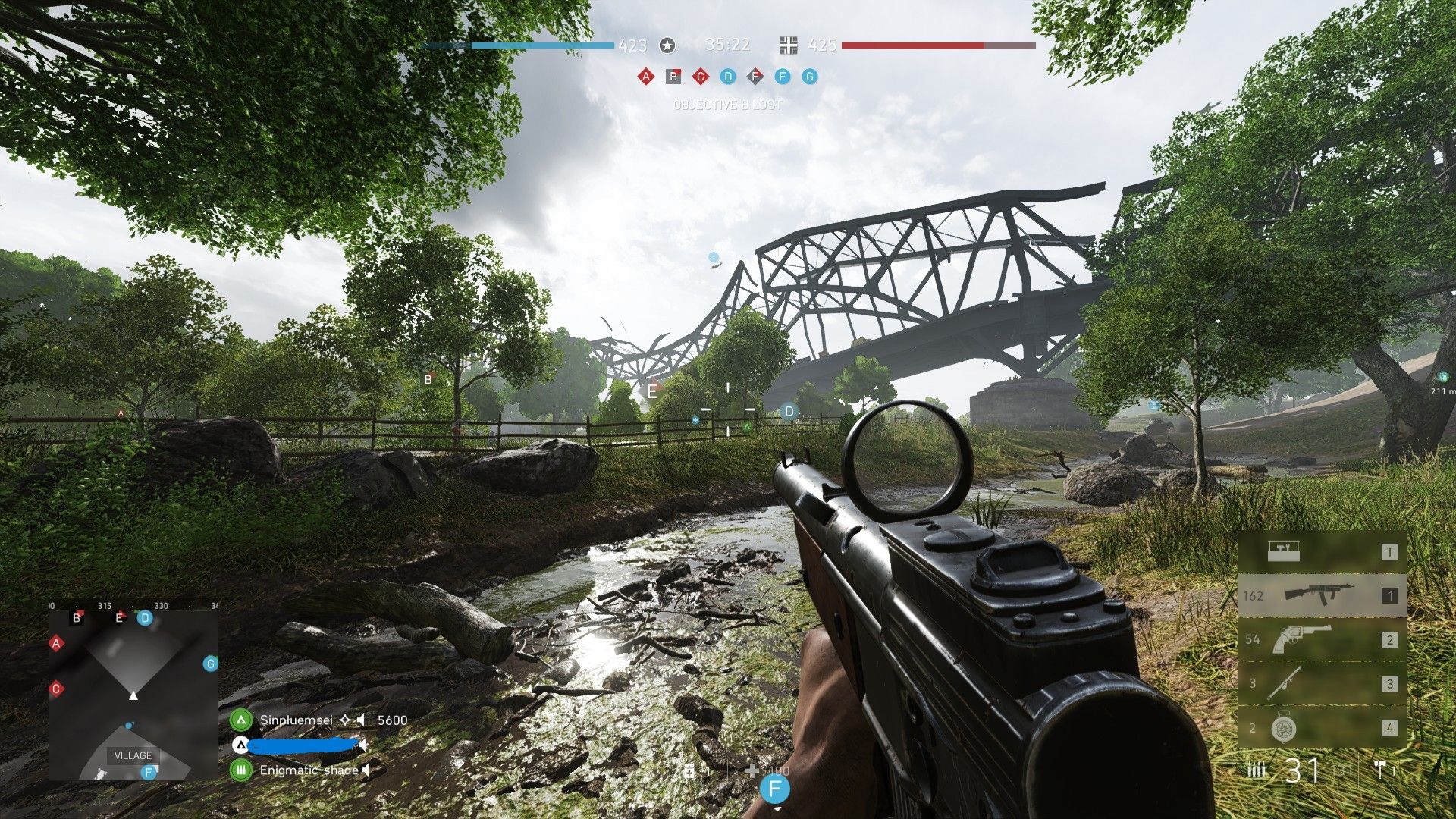Switch to the primary submachine gun slot
The height and width of the screenshot is (819, 1456).
click(x=1322, y=595)
